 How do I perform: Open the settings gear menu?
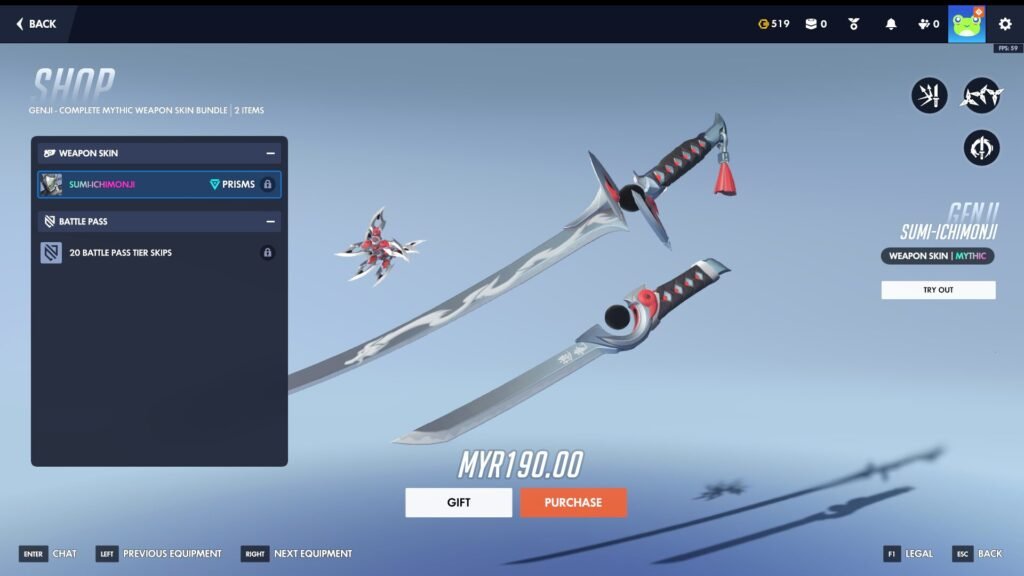tap(1005, 24)
